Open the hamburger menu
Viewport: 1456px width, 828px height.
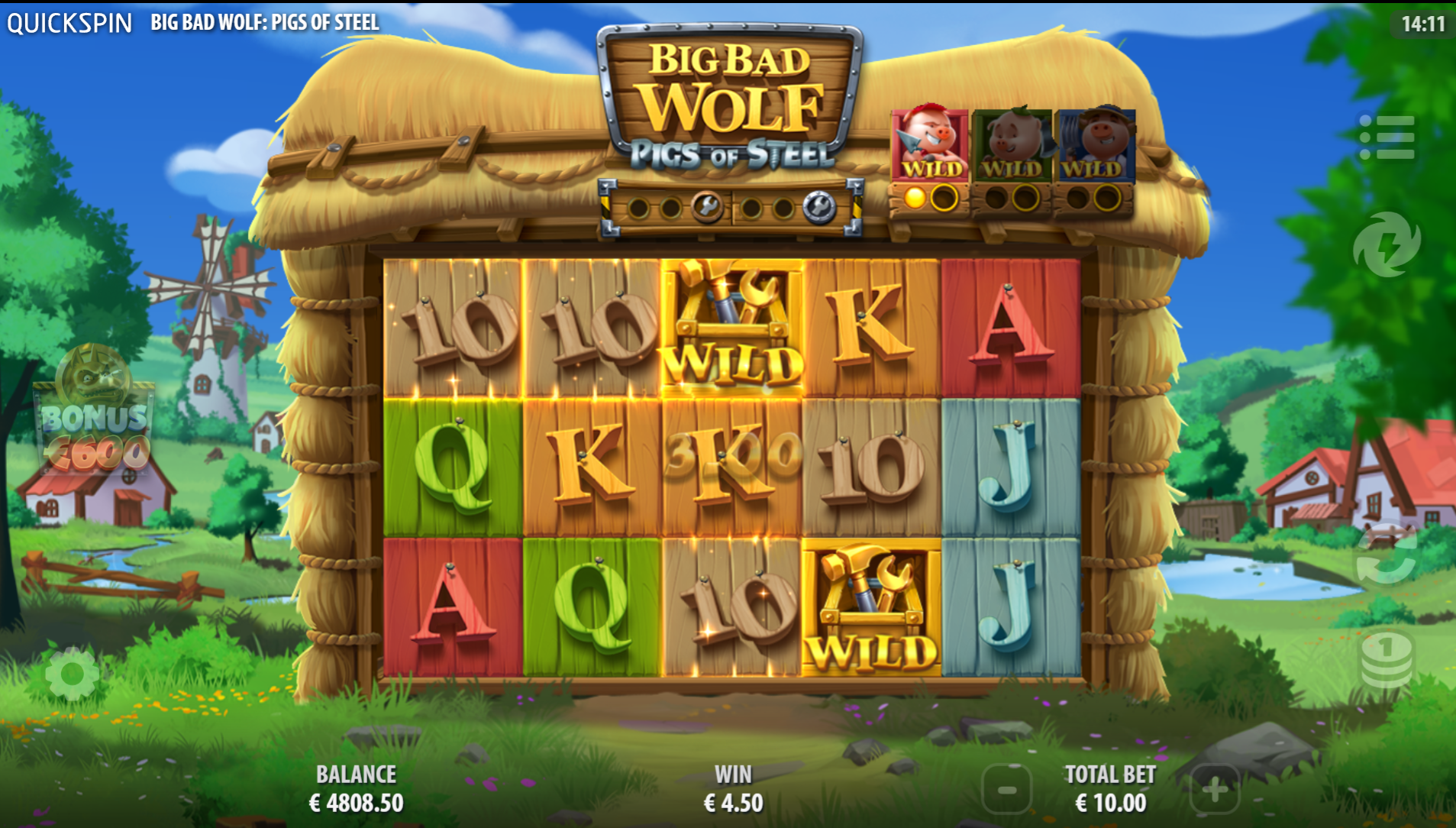1387,137
